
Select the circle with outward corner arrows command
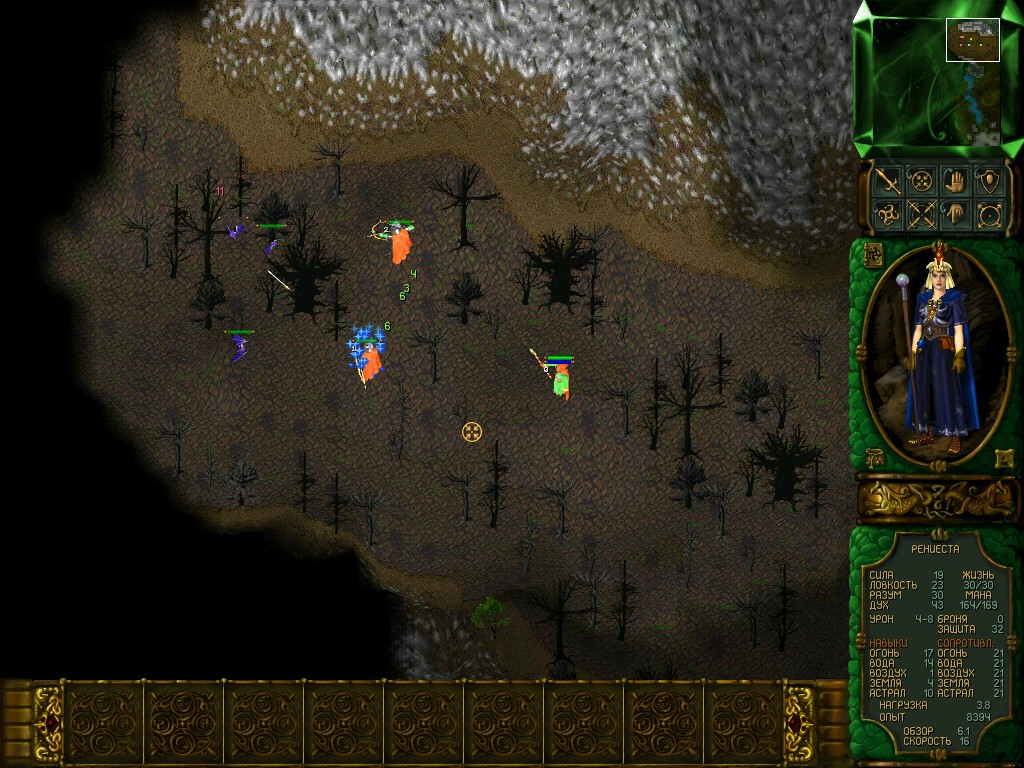point(989,215)
